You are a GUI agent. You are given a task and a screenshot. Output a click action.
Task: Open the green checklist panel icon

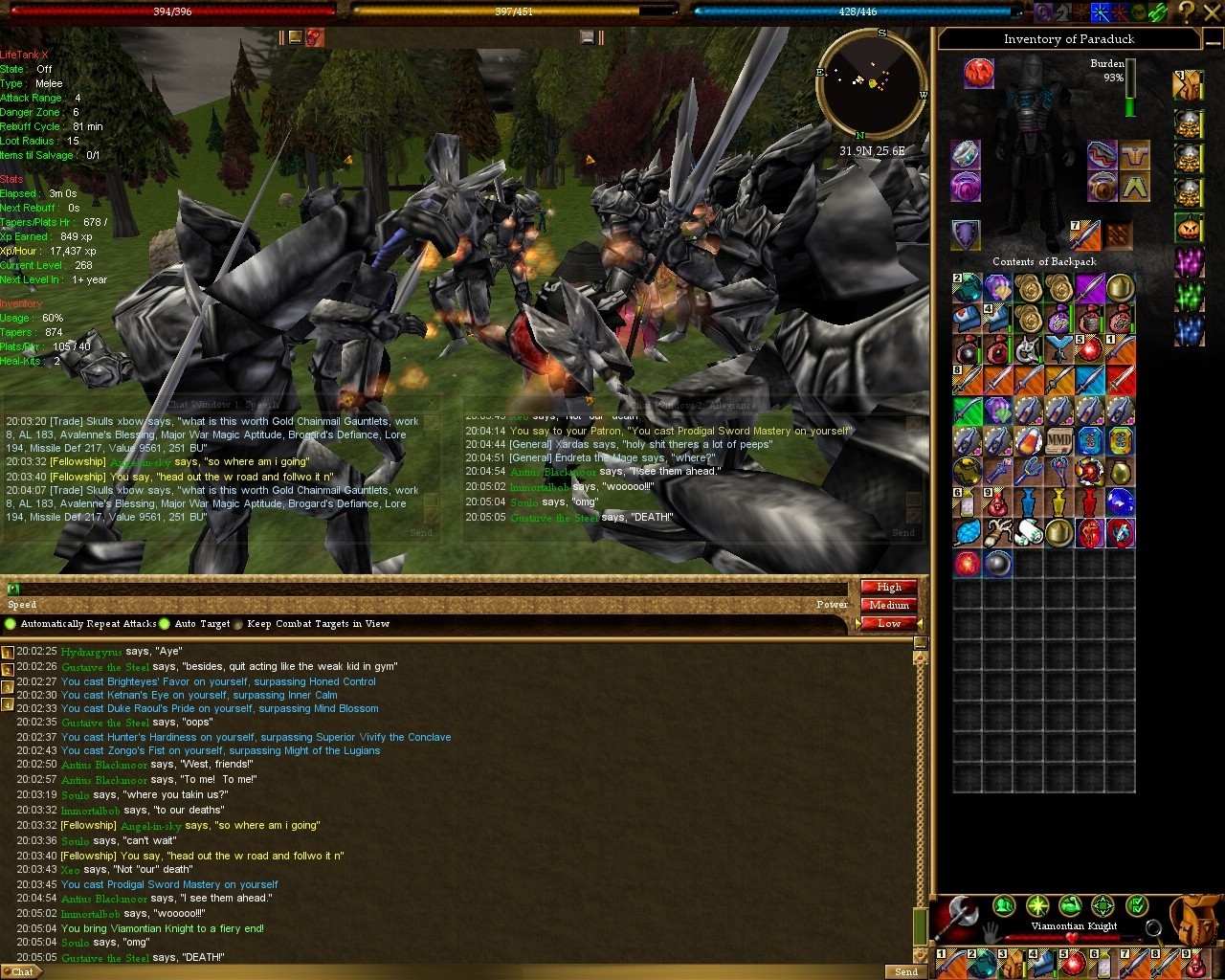click(1136, 905)
